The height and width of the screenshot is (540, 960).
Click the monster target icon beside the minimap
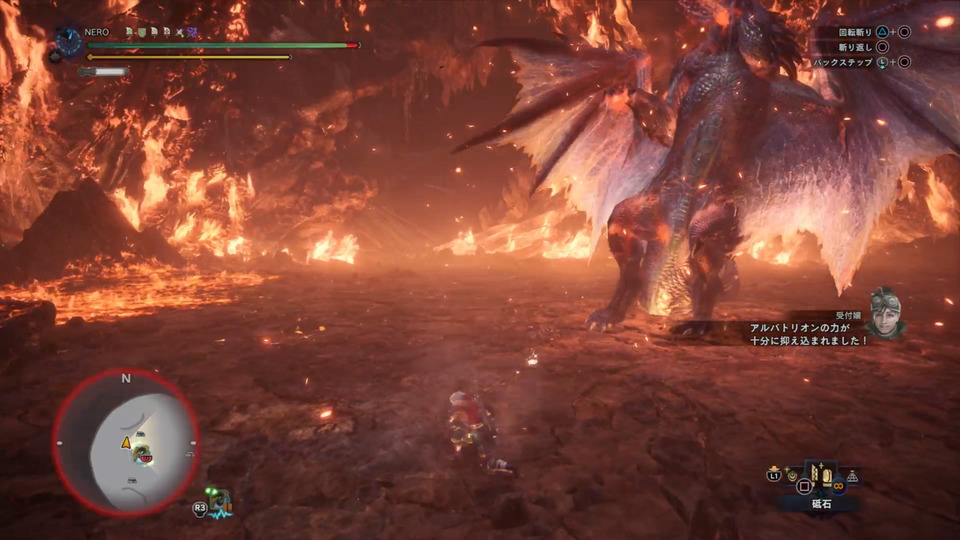[x=220, y=499]
